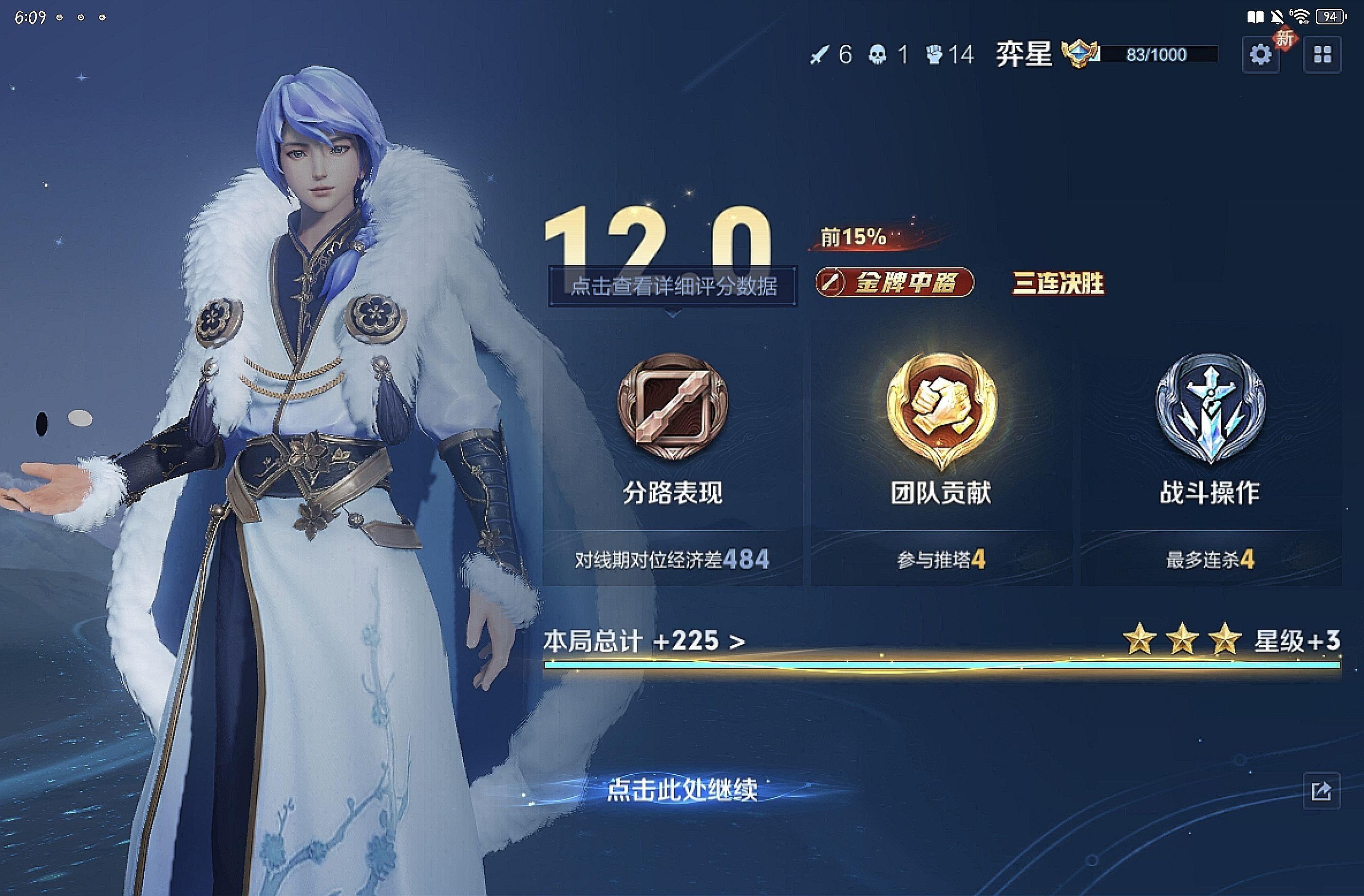Tap the 金牌中路 gold mid badge
Screen dimensions: 1364x896
click(x=894, y=282)
